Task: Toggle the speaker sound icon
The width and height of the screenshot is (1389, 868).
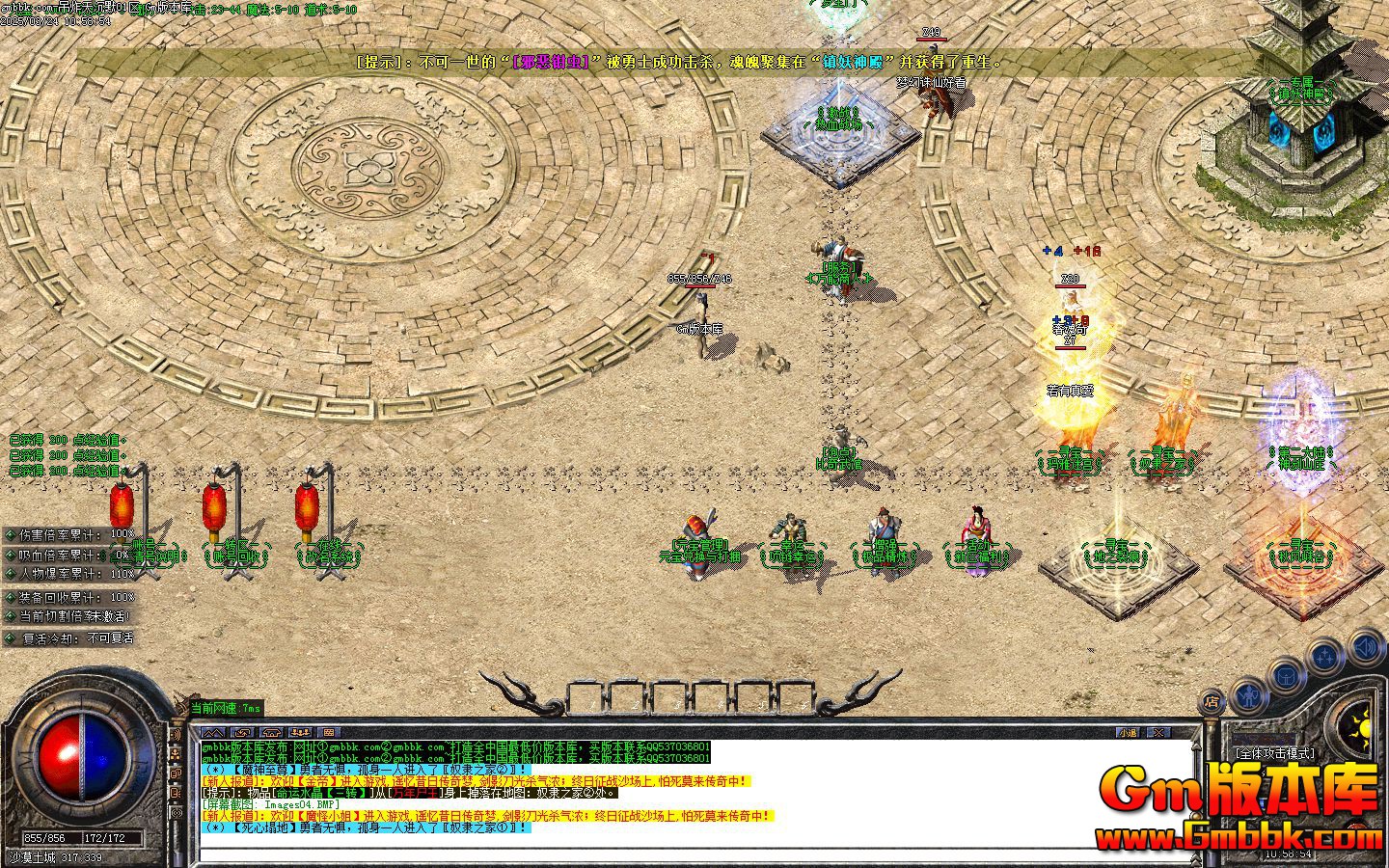Action: (1365, 647)
